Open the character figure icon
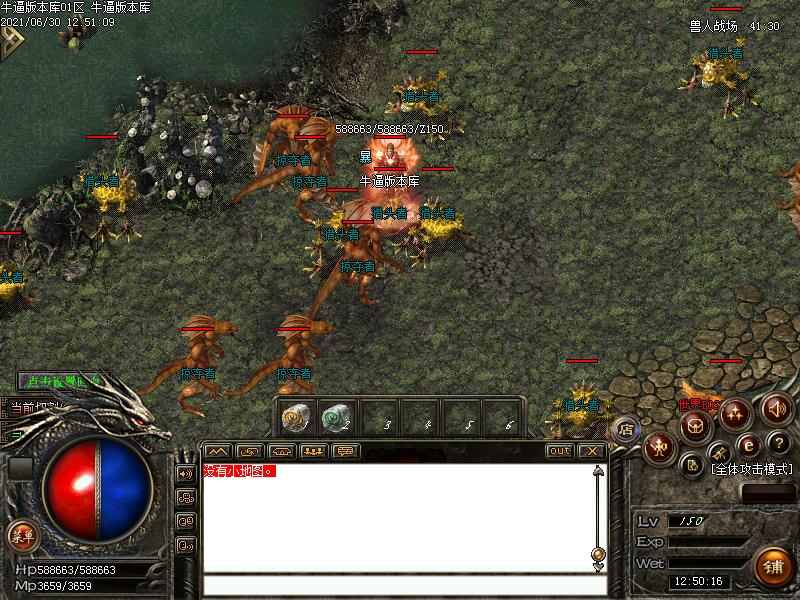 click(658, 447)
